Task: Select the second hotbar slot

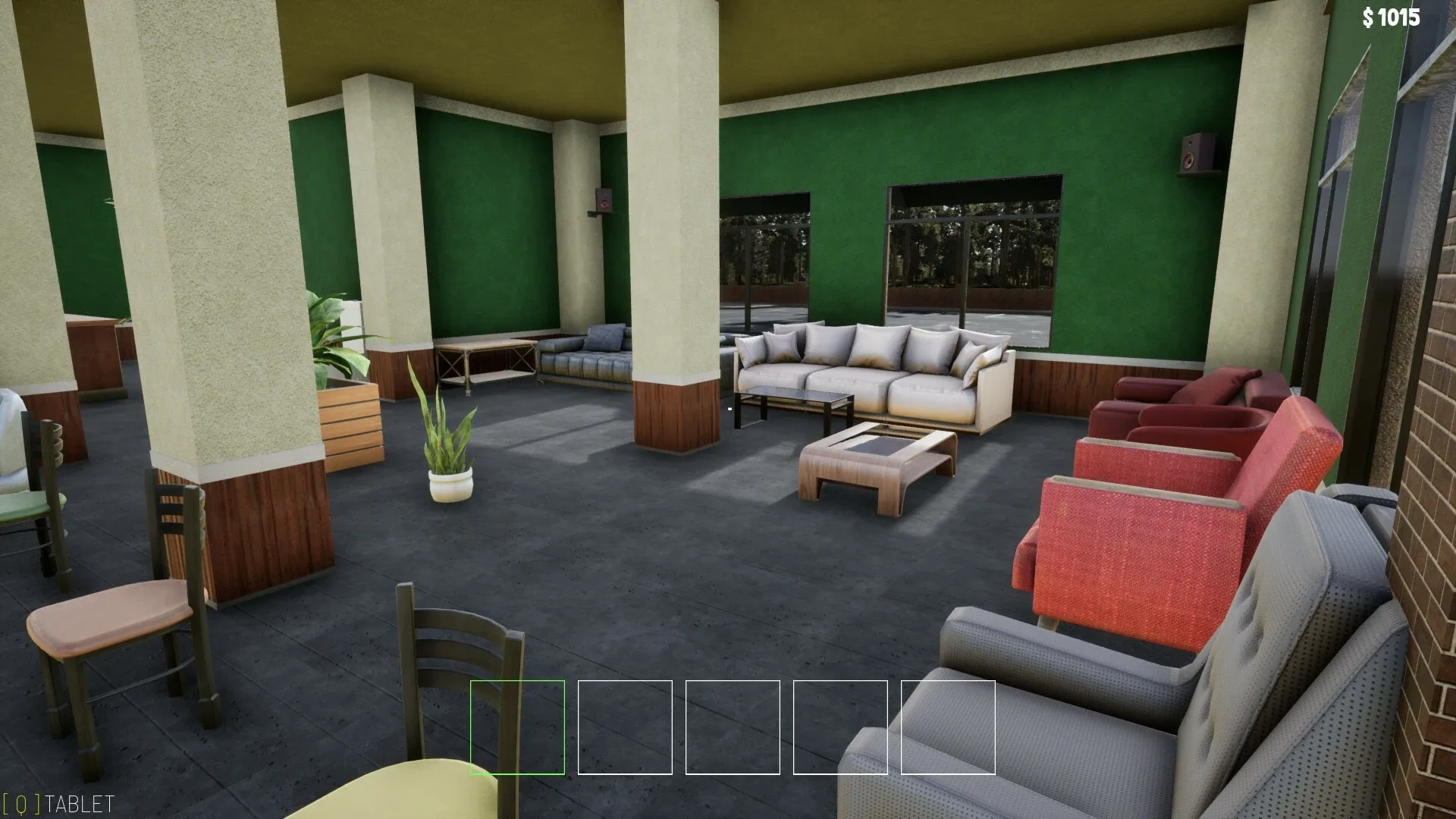Action: coord(625,726)
